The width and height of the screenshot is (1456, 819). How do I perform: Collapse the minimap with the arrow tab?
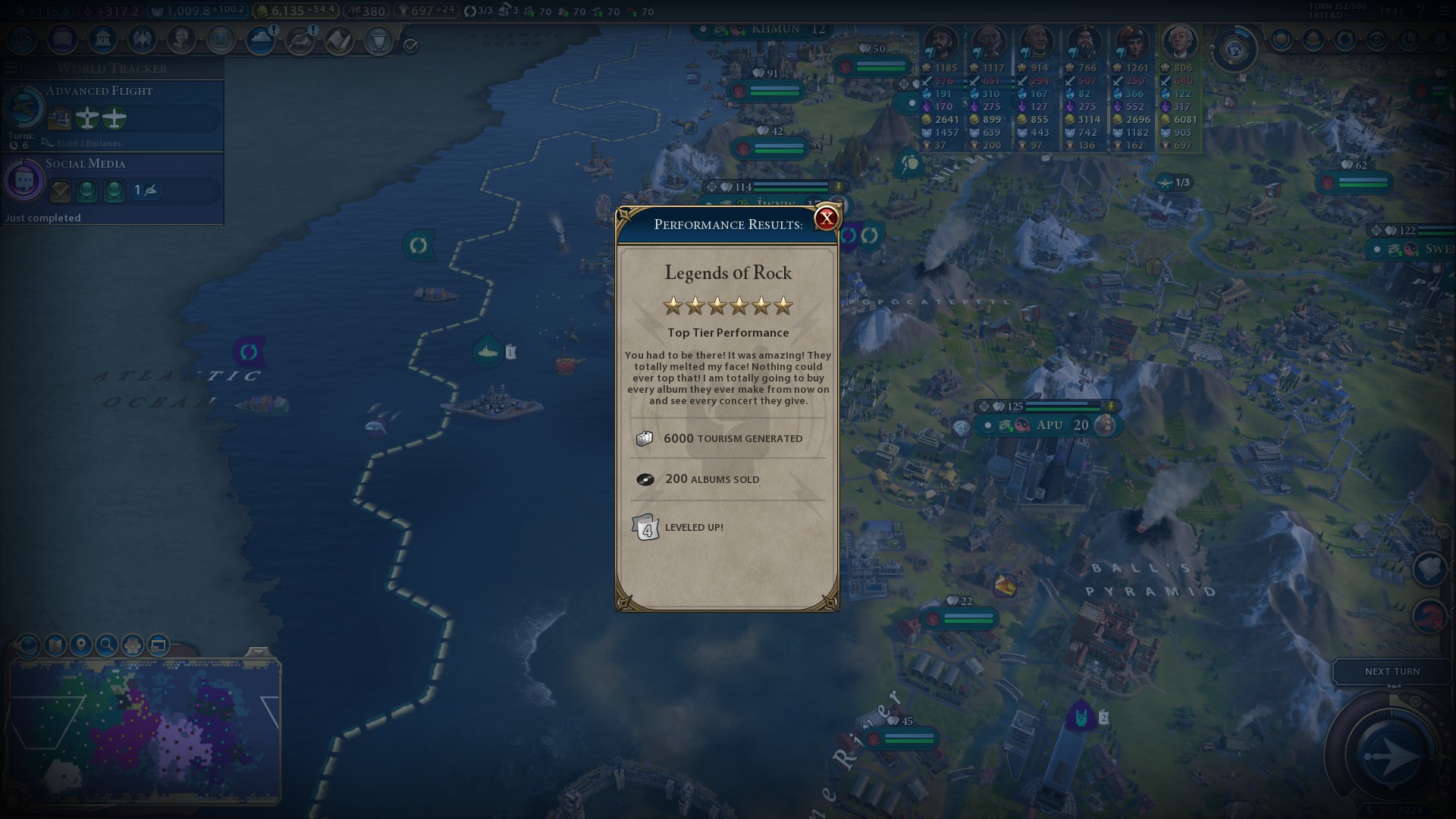pyautogui.click(x=258, y=652)
